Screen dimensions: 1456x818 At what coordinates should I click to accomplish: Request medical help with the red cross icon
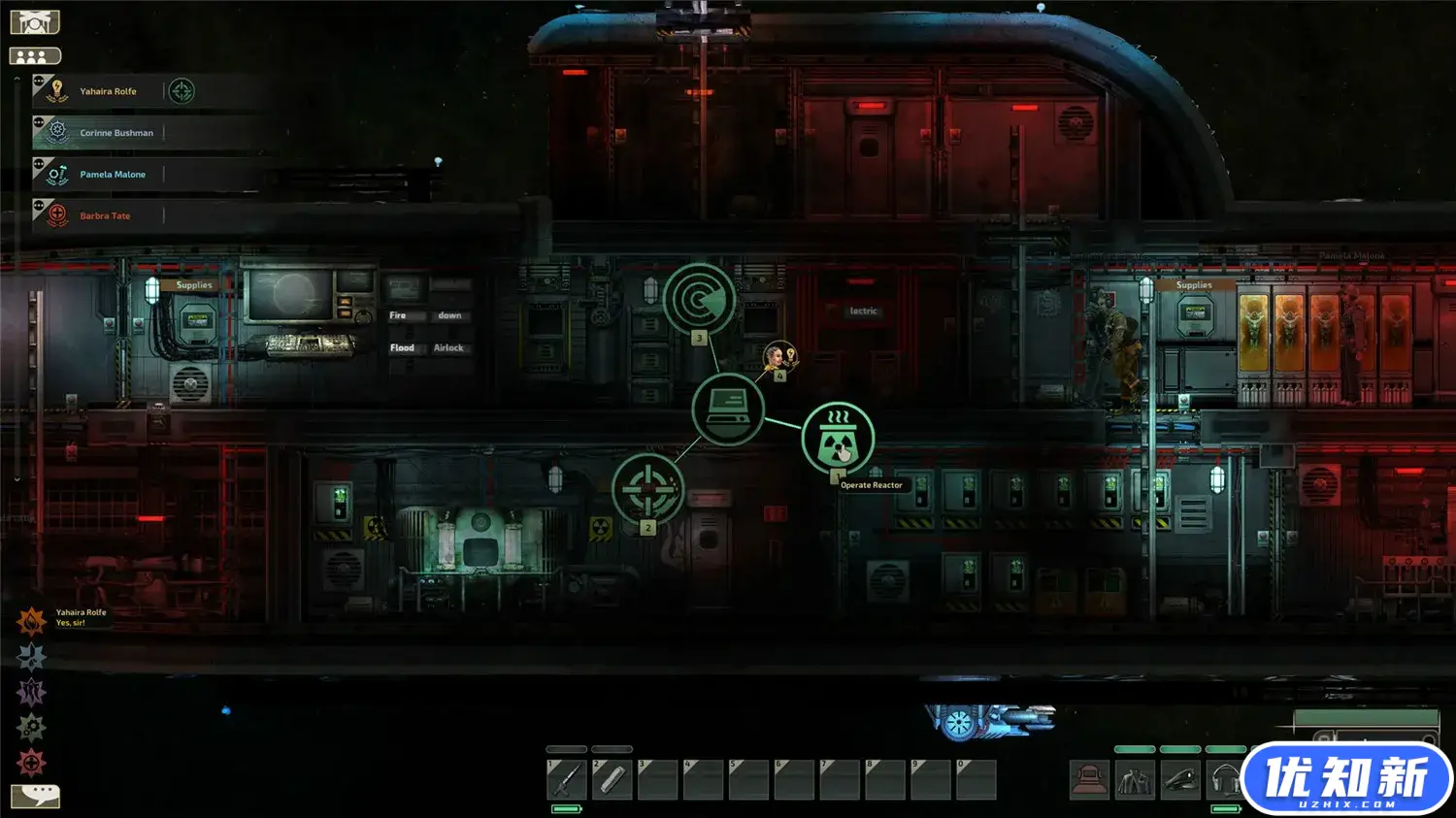31,763
